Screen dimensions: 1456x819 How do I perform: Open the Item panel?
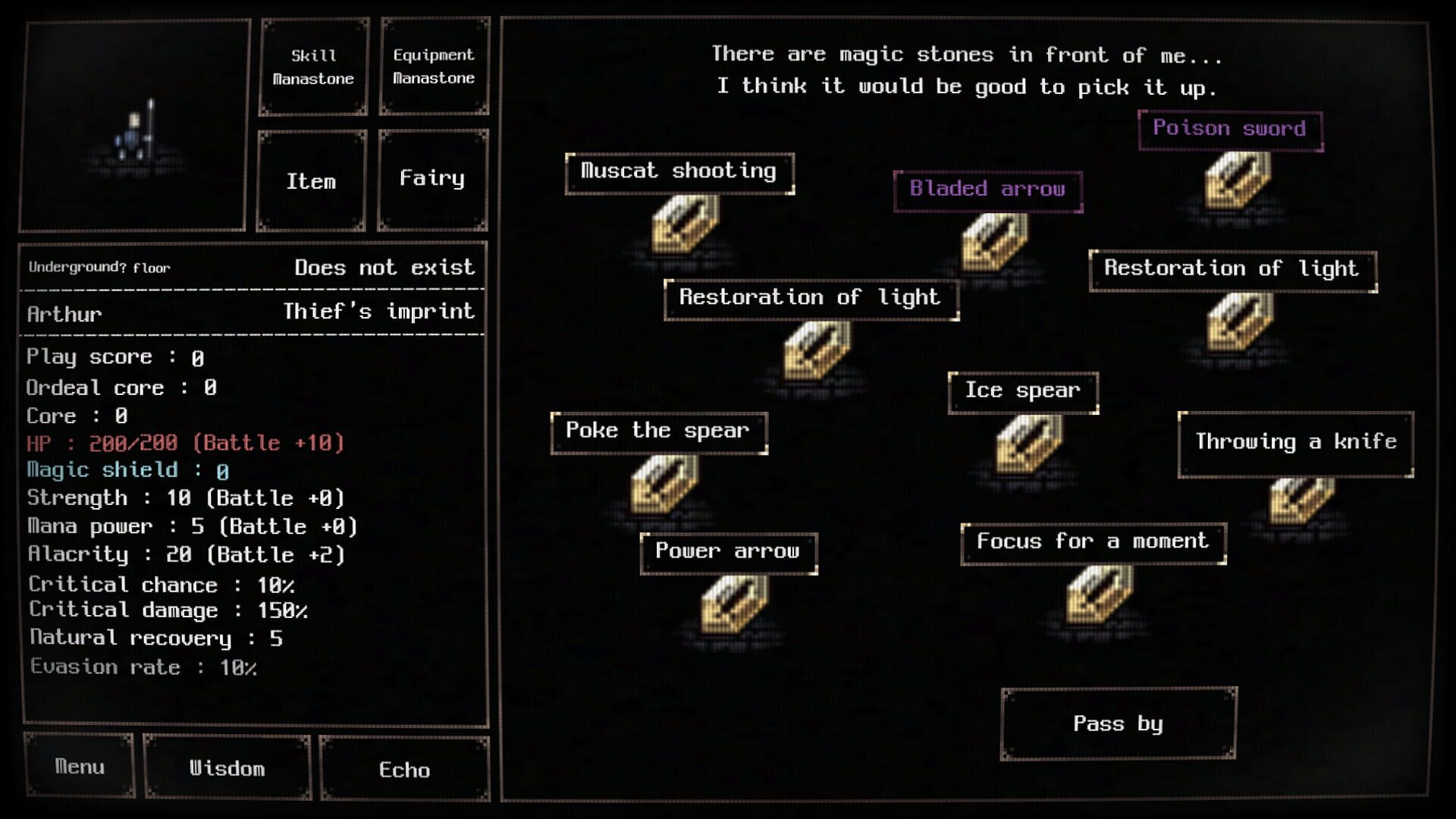[311, 180]
